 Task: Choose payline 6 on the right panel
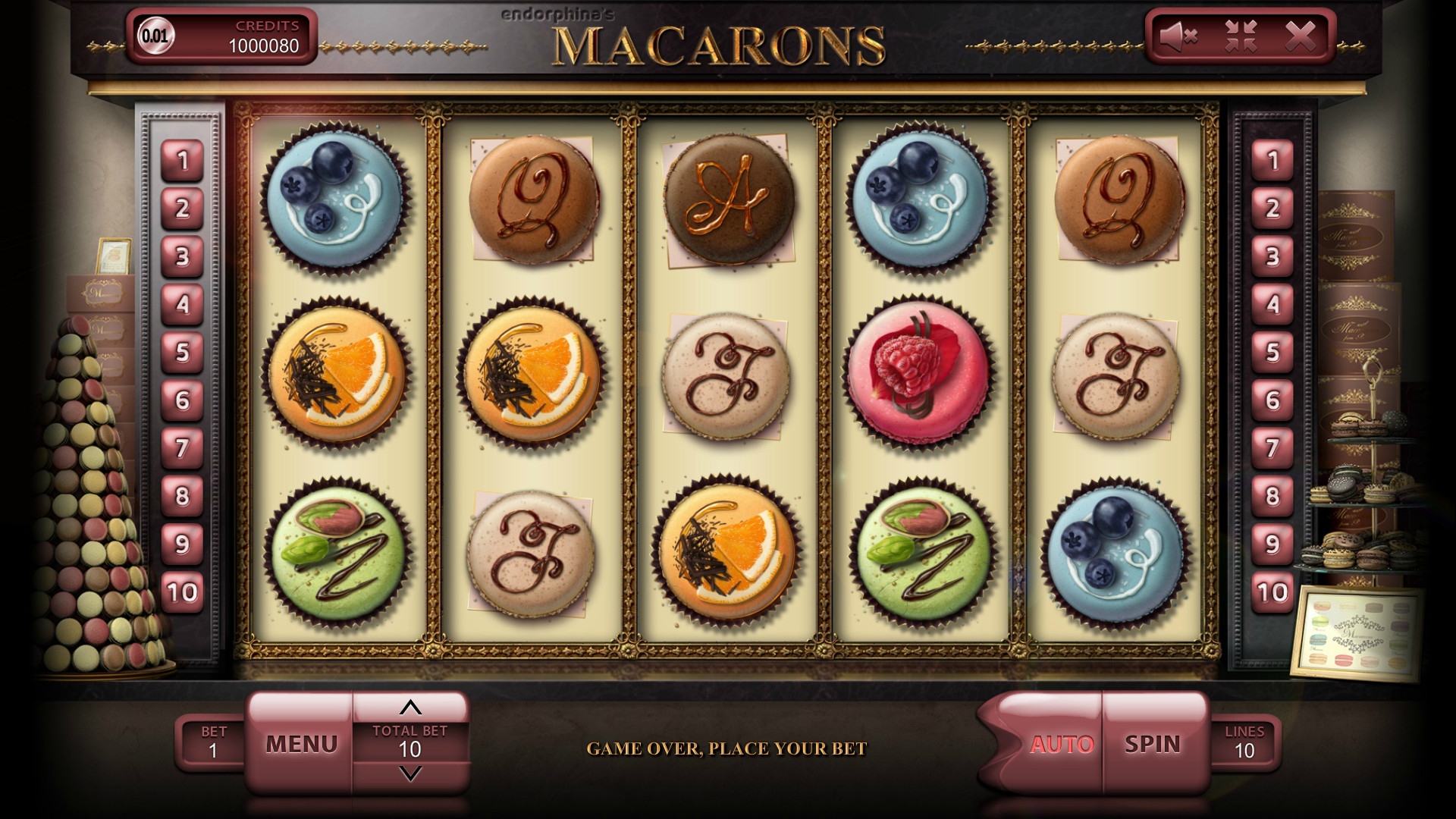click(x=1272, y=400)
